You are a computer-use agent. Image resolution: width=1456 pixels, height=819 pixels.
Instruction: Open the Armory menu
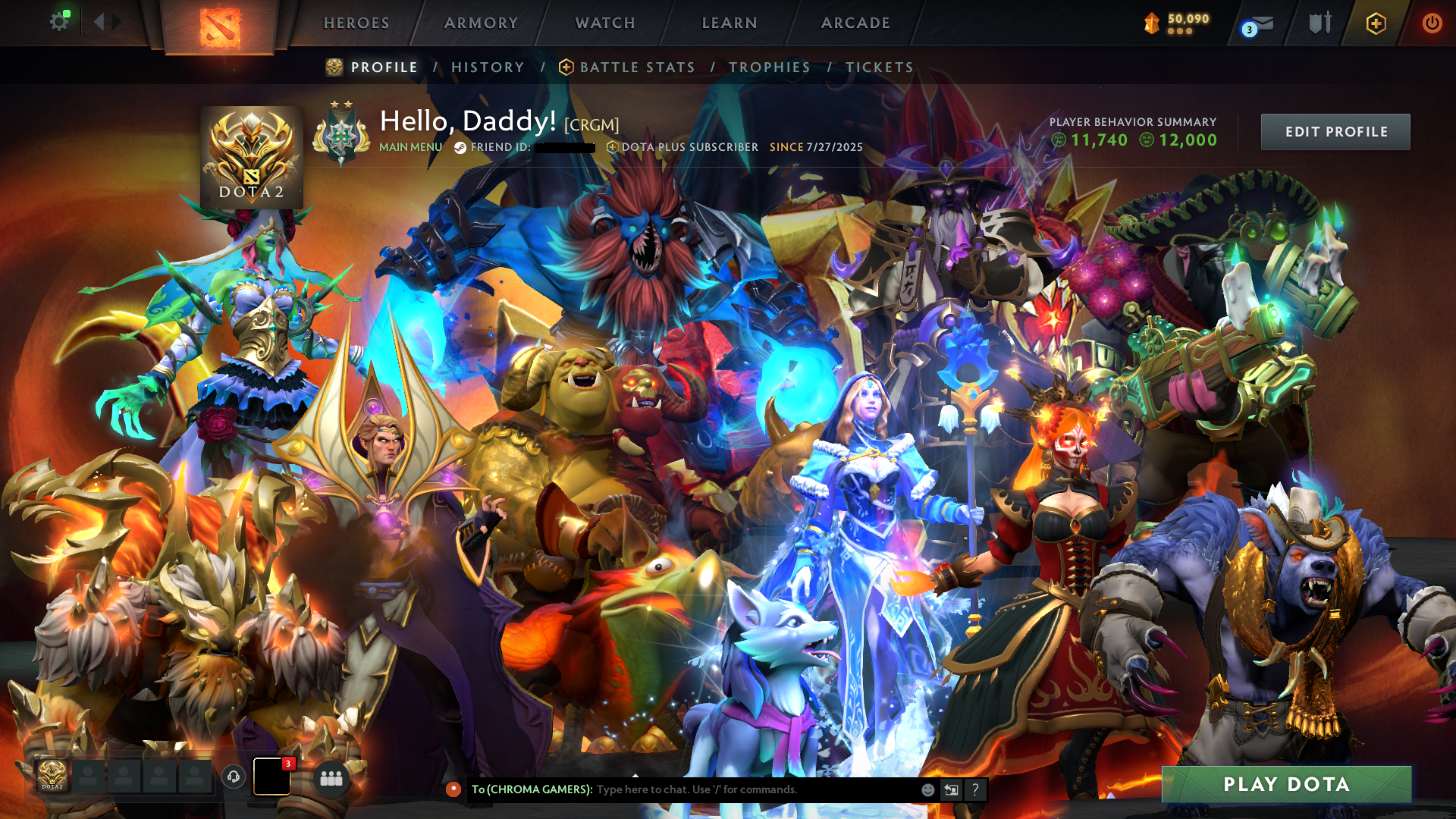coord(481,24)
